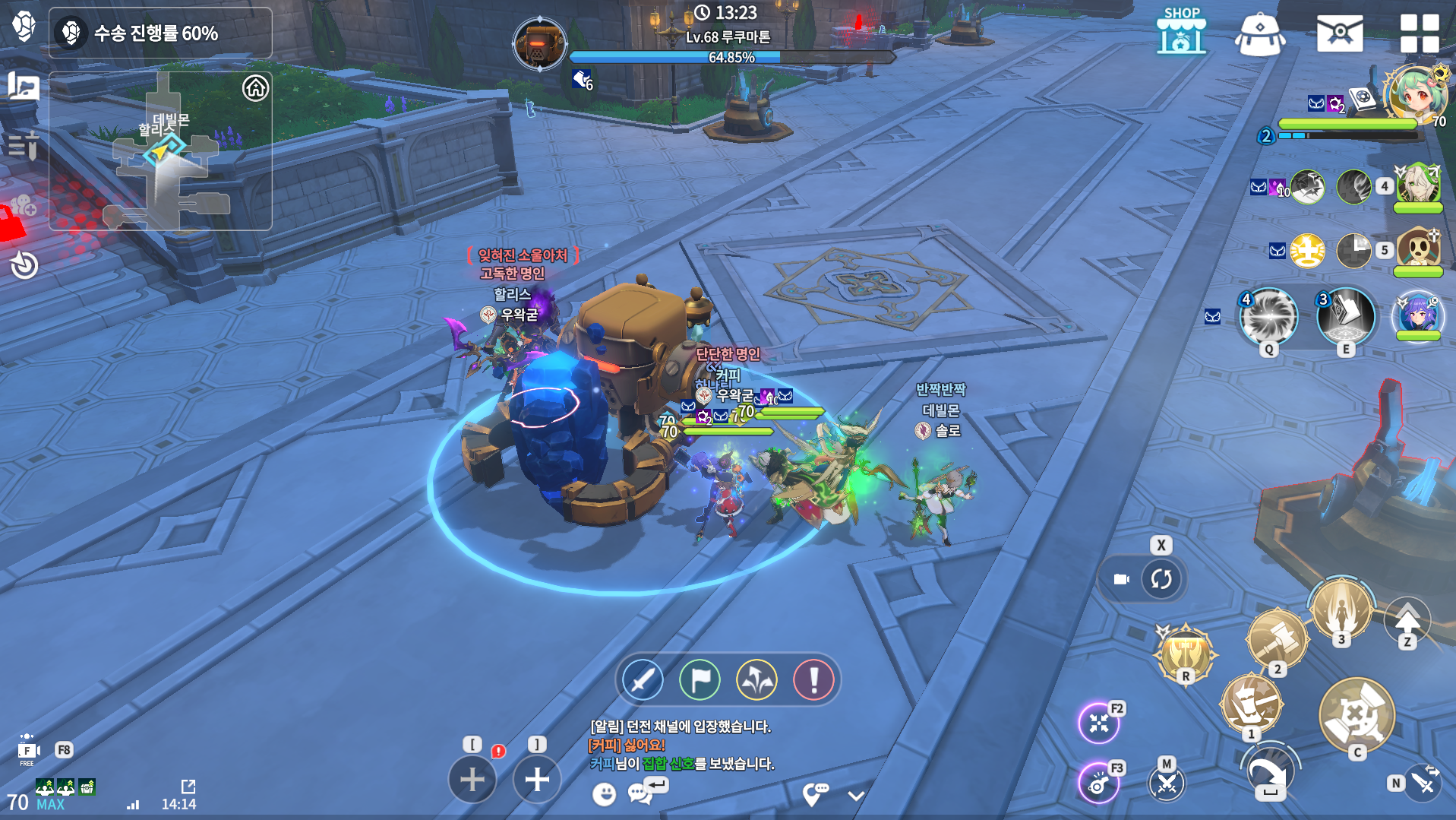The image size is (1456, 820).
Task: Open the backpack inventory
Action: click(1260, 34)
